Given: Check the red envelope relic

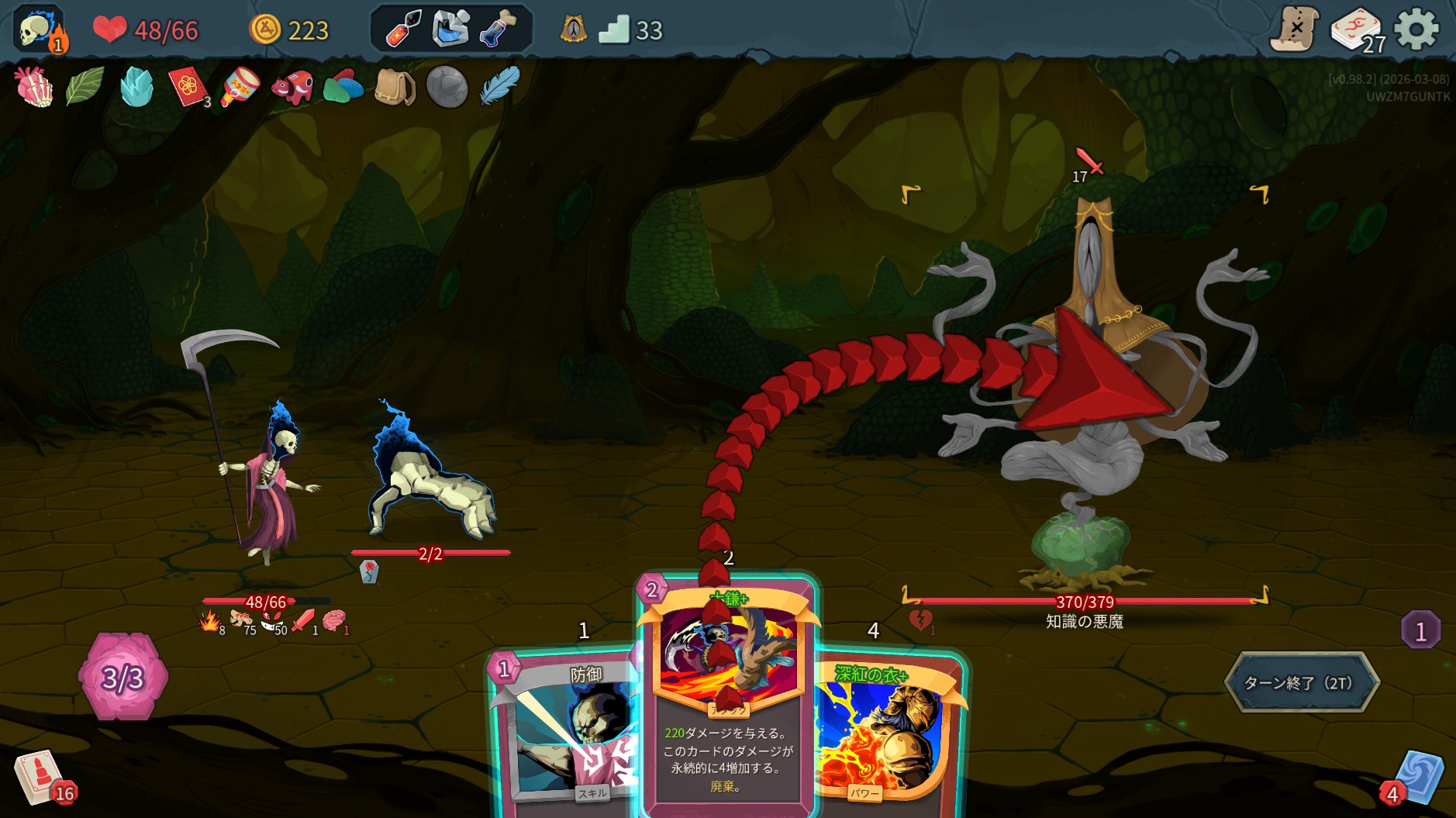Looking at the screenshot, I should coord(188,87).
